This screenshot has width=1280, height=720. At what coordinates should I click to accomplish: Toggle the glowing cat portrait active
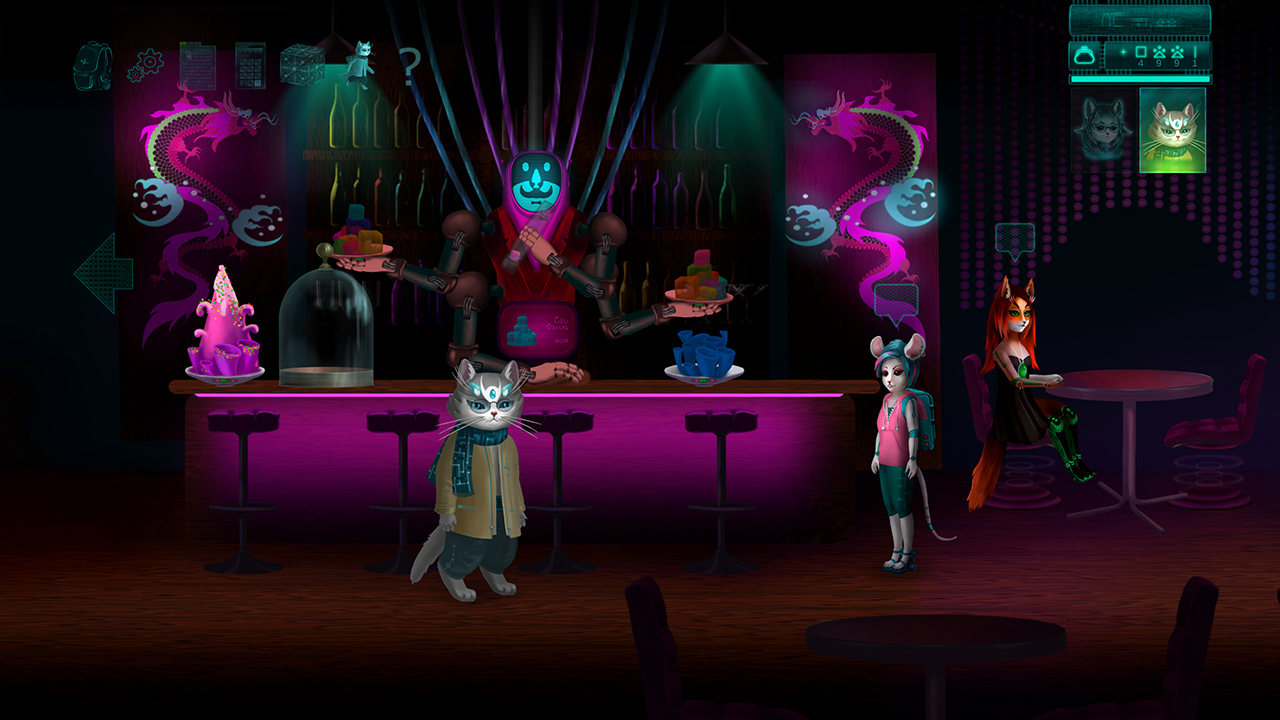pyautogui.click(x=1172, y=130)
